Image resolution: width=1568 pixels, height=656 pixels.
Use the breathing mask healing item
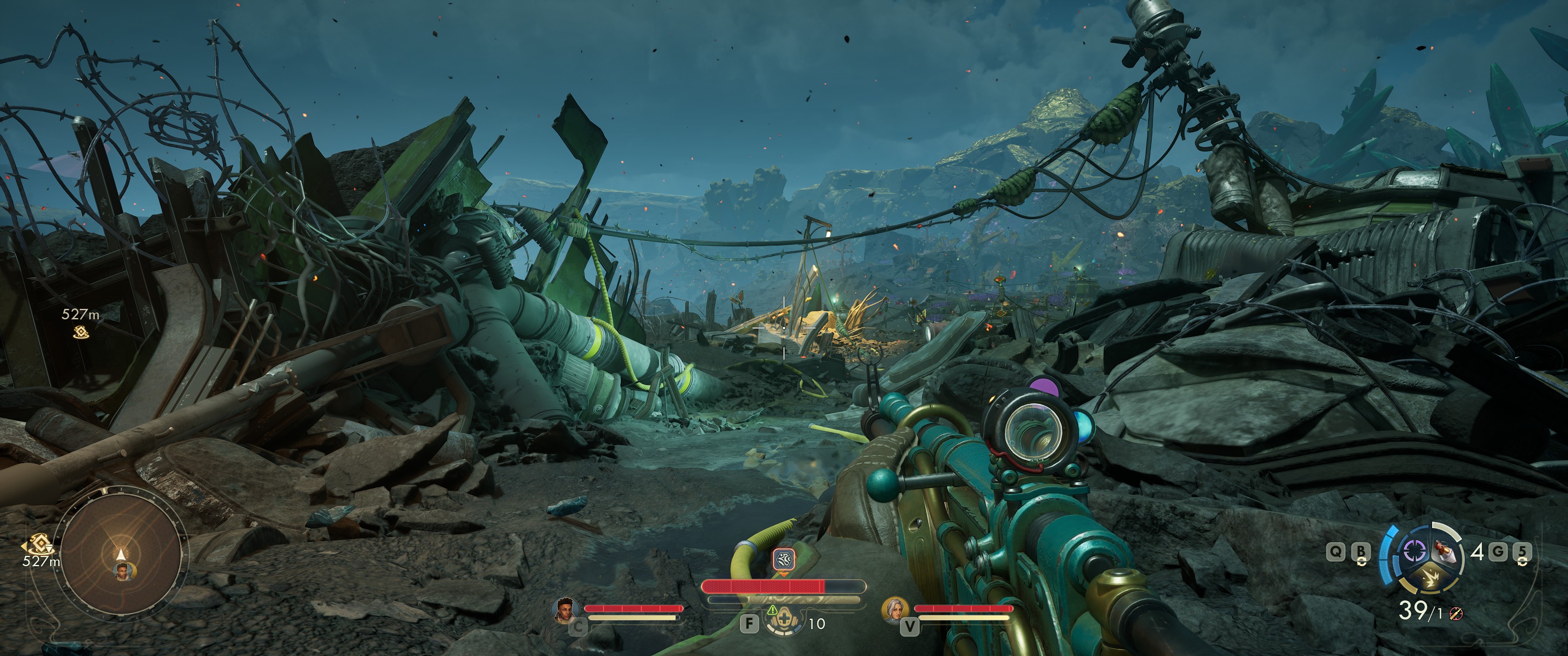pos(782,622)
